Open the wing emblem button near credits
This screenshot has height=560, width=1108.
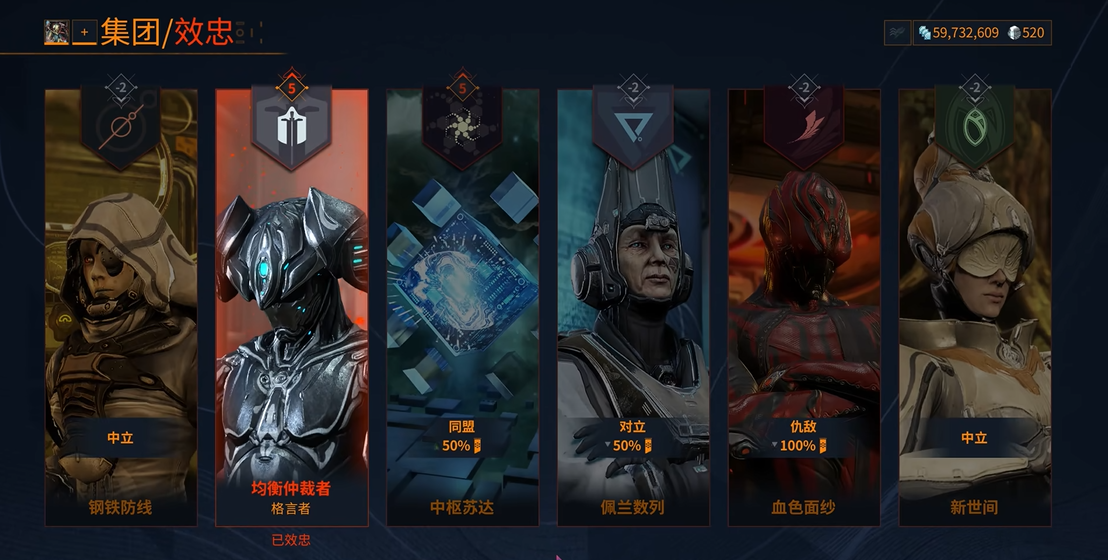coord(897,33)
